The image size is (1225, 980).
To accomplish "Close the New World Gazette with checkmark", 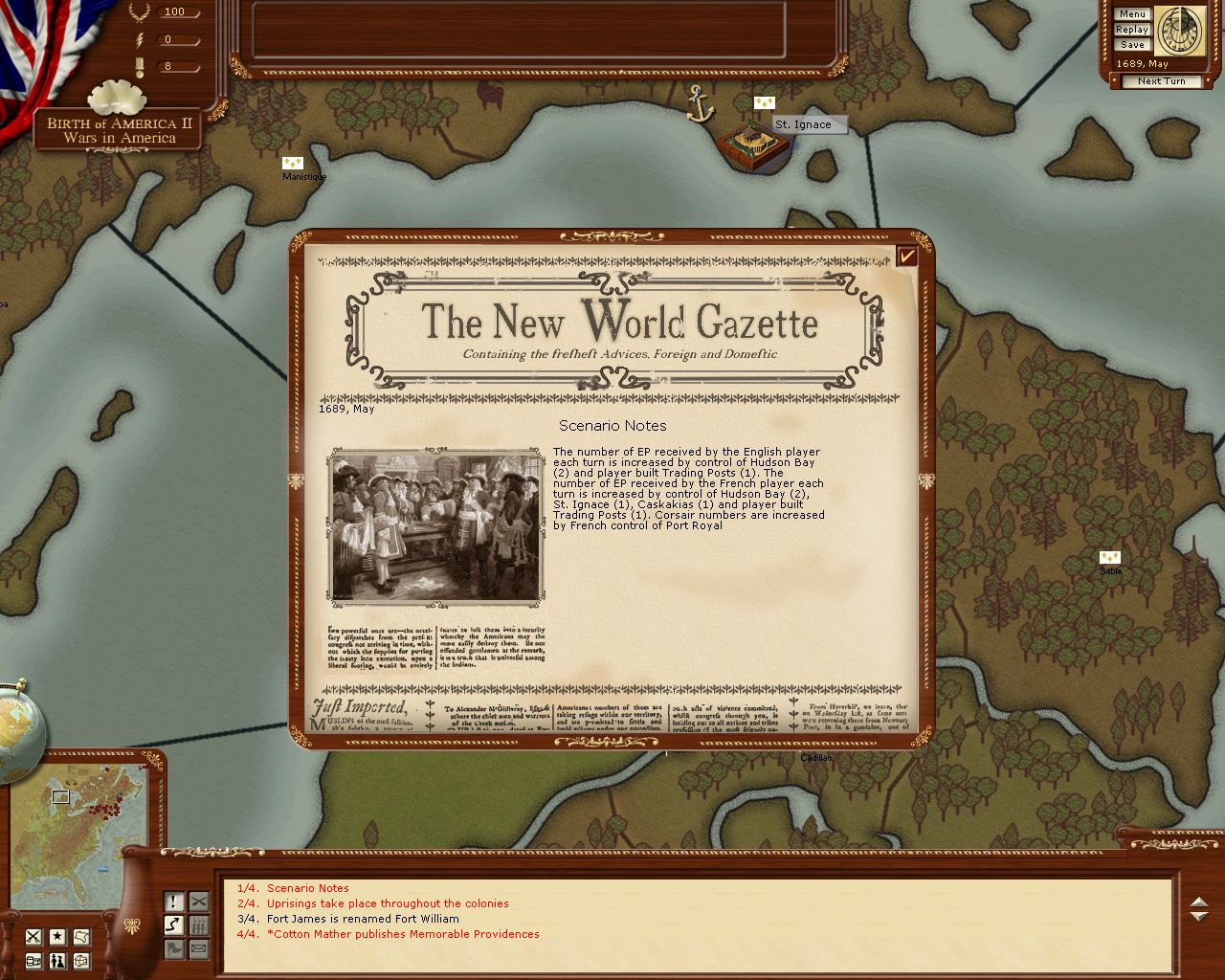I will pyautogui.click(x=906, y=256).
